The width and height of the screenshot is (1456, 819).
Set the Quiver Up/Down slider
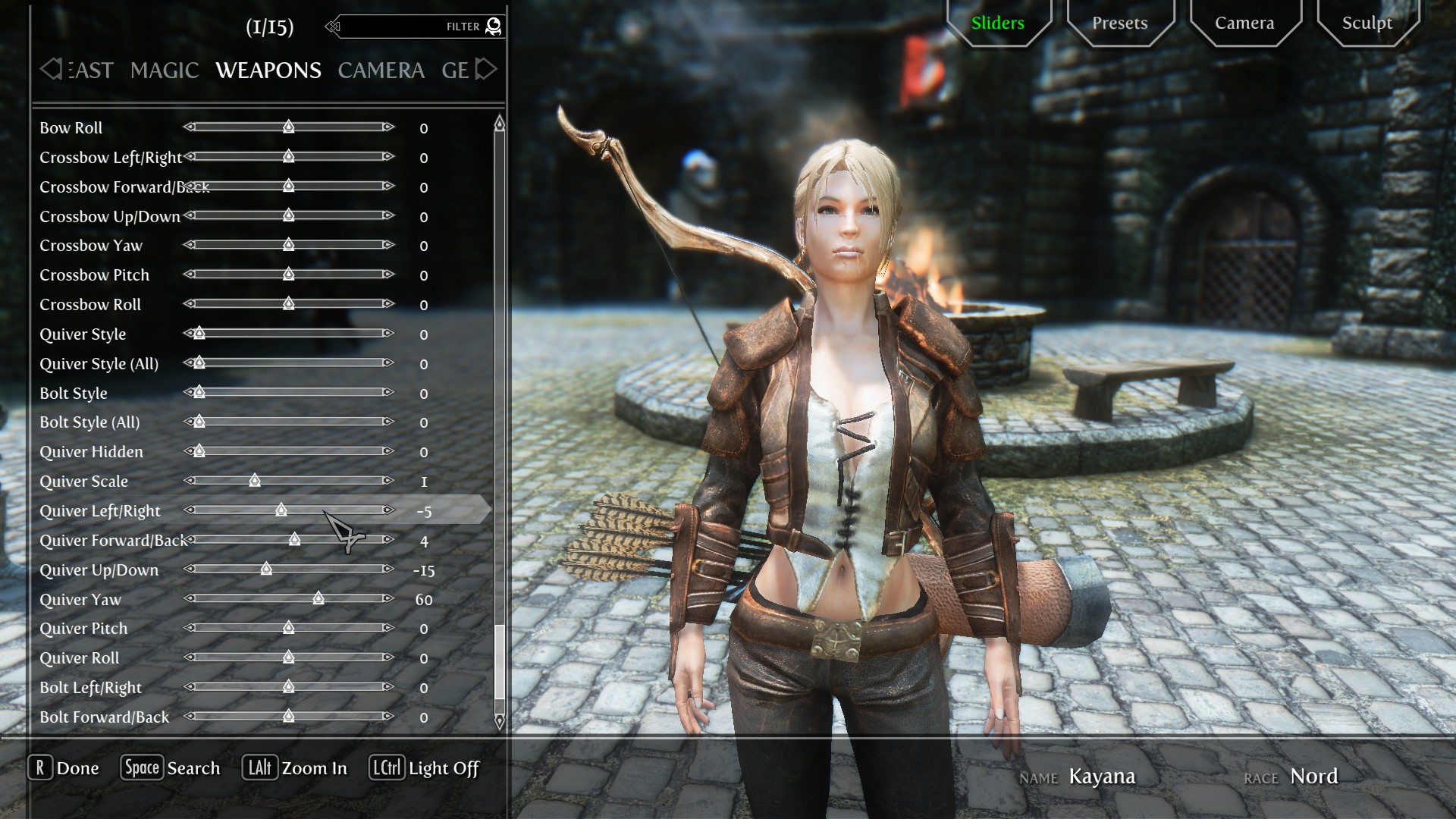click(x=266, y=570)
